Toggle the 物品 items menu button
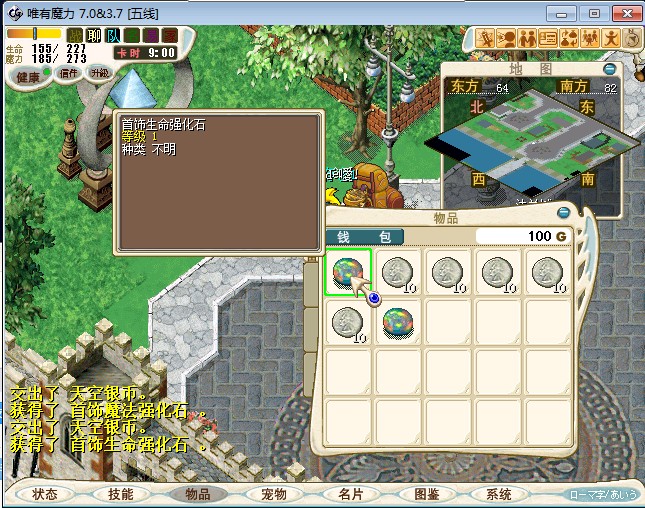 (x=198, y=494)
